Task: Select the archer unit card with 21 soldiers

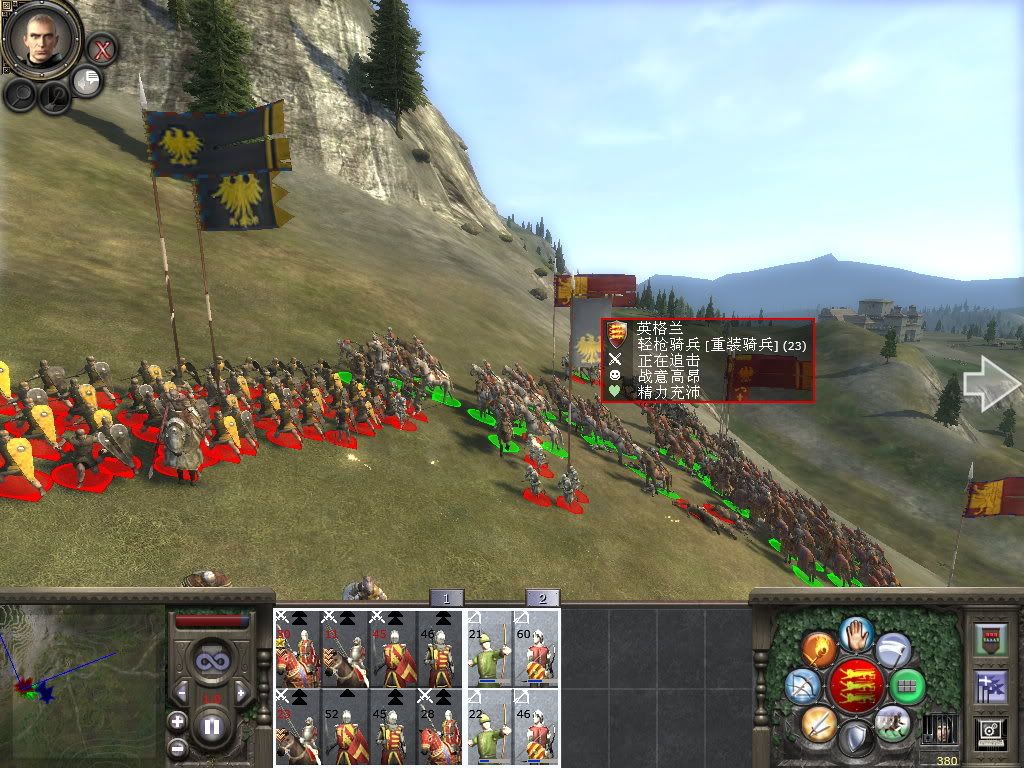Action: point(490,649)
